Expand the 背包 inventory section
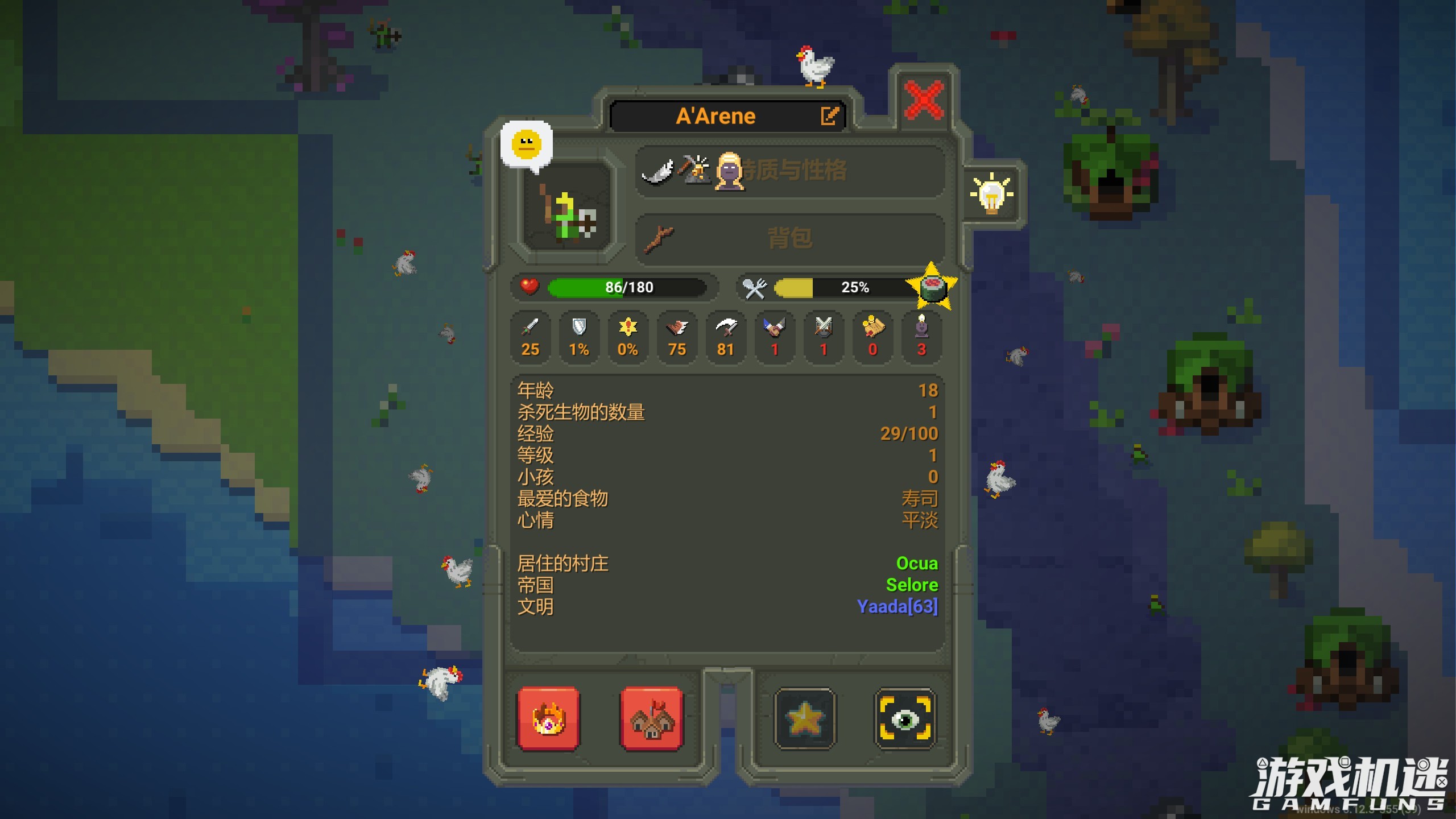1456x819 pixels. click(791, 238)
